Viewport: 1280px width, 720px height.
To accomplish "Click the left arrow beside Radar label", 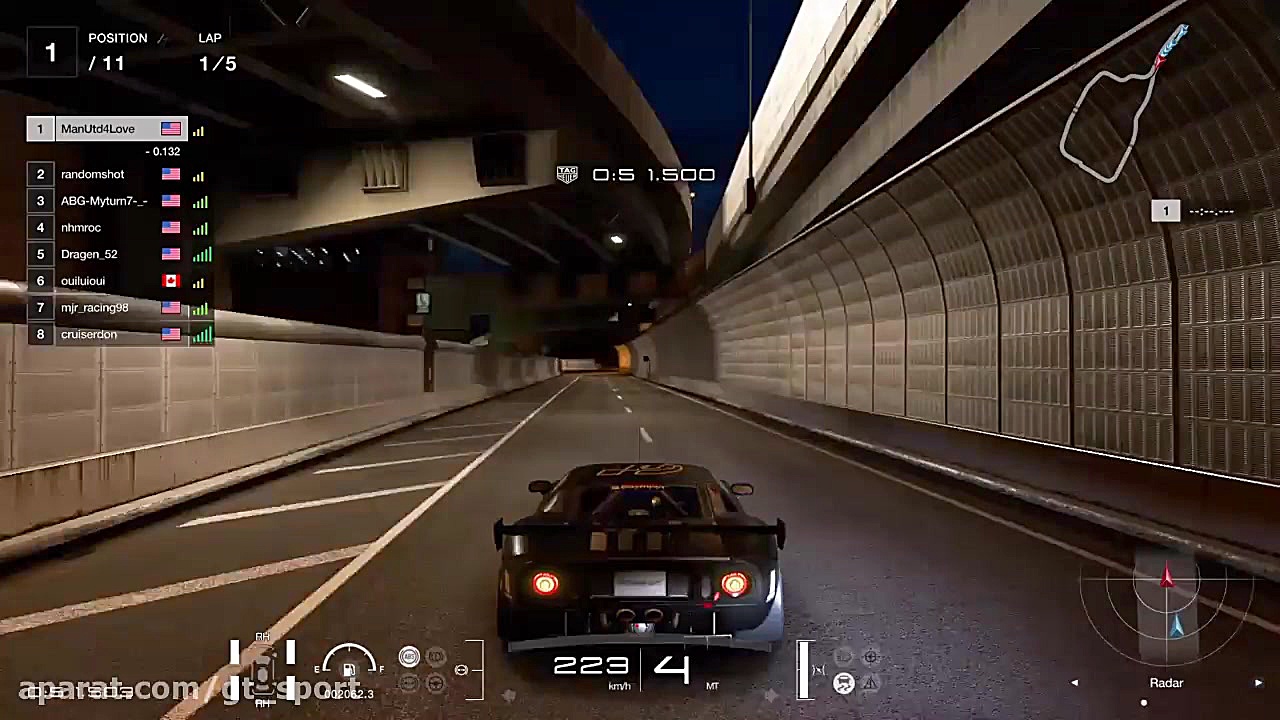I will (1074, 682).
